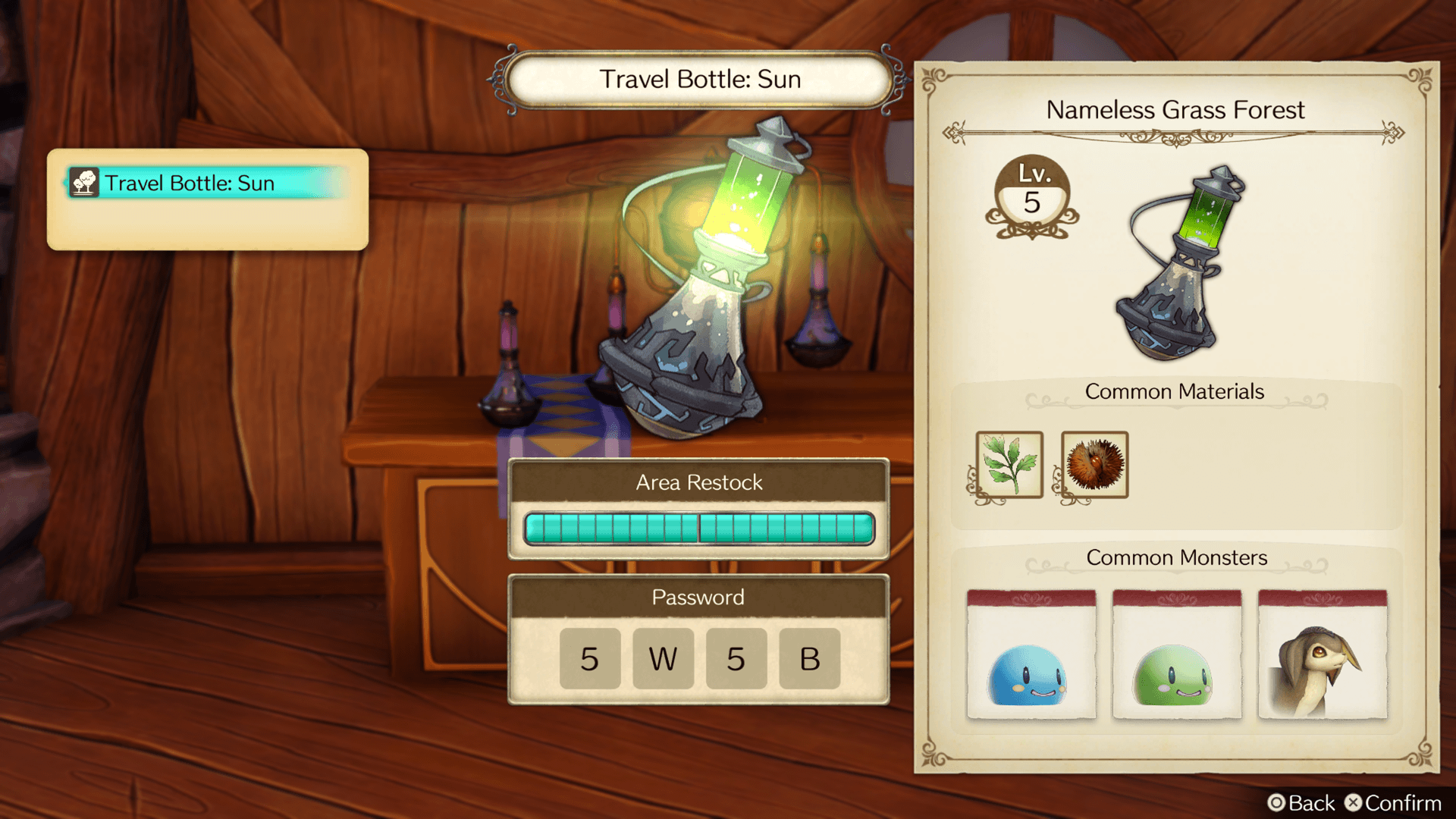Click the Confirm option
1456x819 pixels.
[1393, 803]
